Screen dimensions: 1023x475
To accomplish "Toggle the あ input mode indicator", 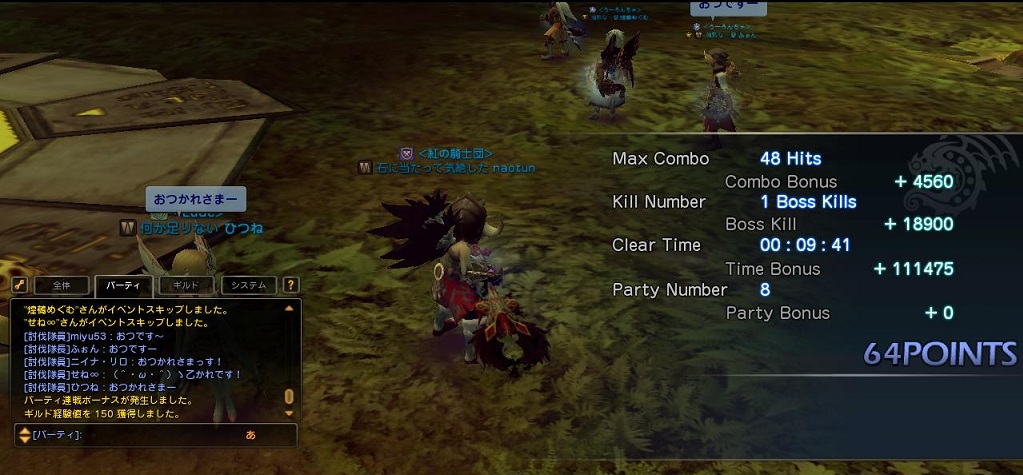I will point(250,435).
